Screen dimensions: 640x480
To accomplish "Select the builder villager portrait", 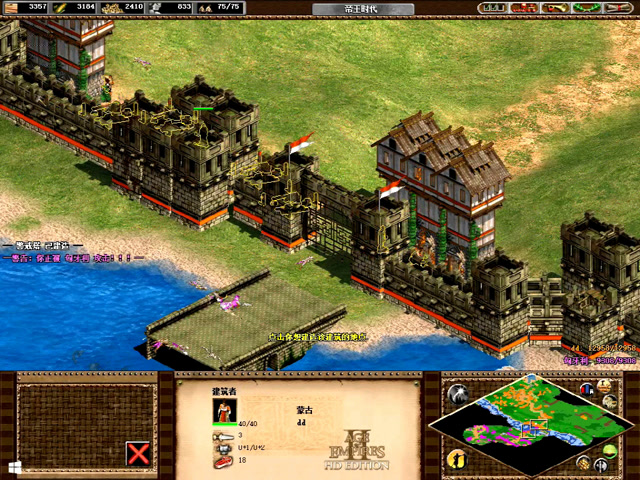I will click(x=223, y=411).
